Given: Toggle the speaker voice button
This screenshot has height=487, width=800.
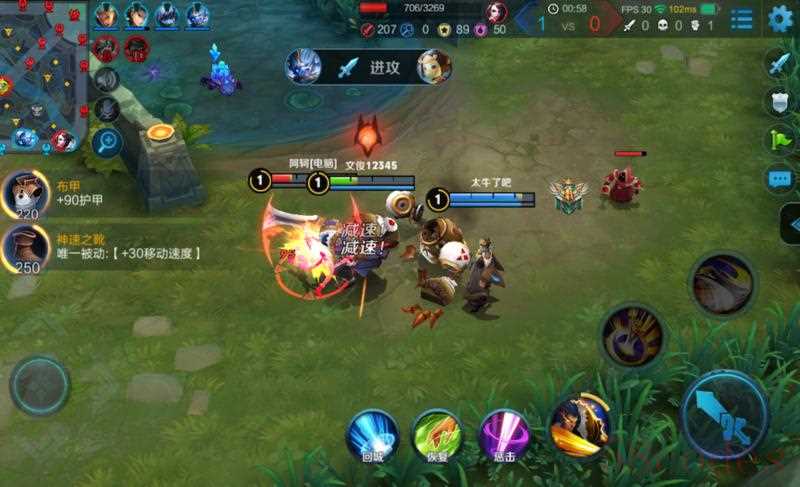Looking at the screenshot, I should click(x=107, y=79).
